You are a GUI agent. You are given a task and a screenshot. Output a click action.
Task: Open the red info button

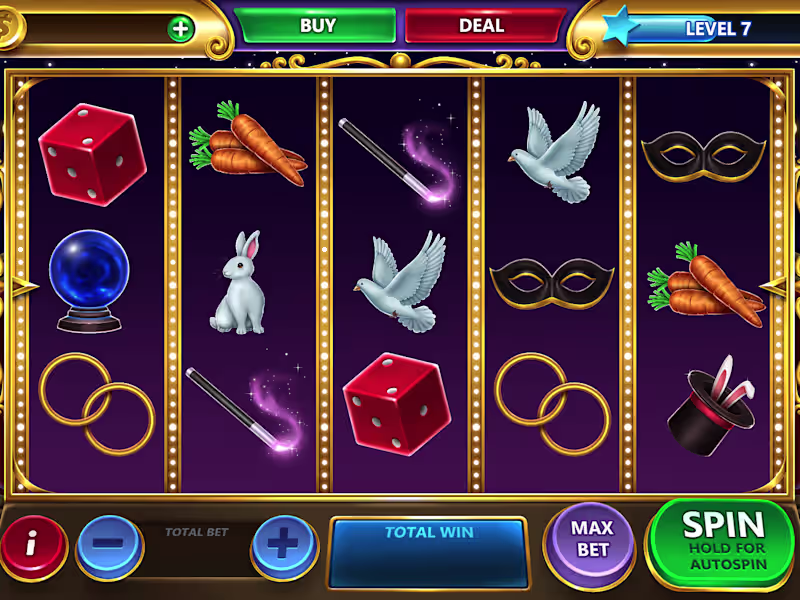pos(32,545)
